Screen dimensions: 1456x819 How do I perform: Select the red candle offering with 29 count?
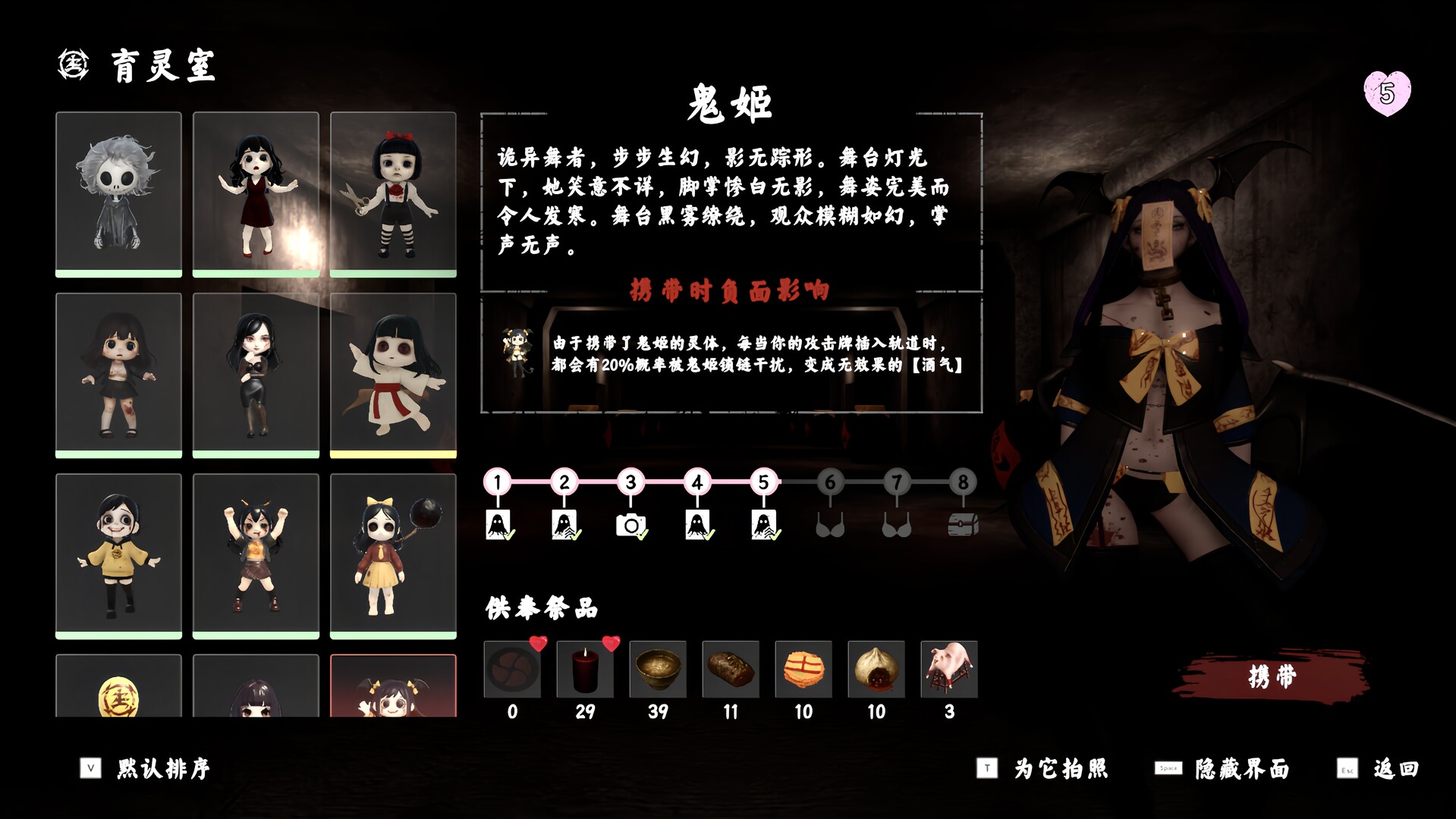click(x=585, y=670)
